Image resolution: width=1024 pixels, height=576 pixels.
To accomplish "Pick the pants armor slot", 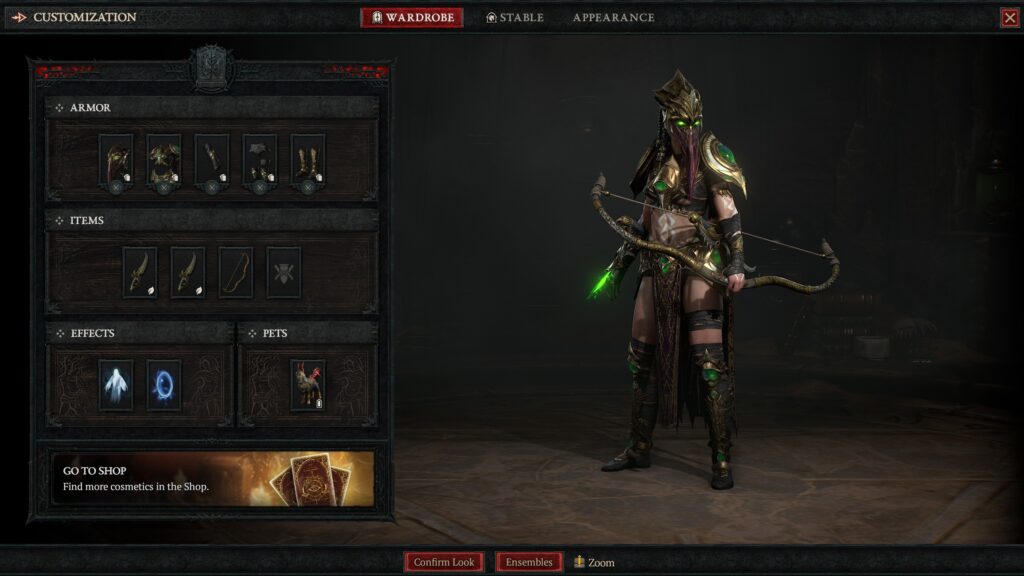I will 260,160.
